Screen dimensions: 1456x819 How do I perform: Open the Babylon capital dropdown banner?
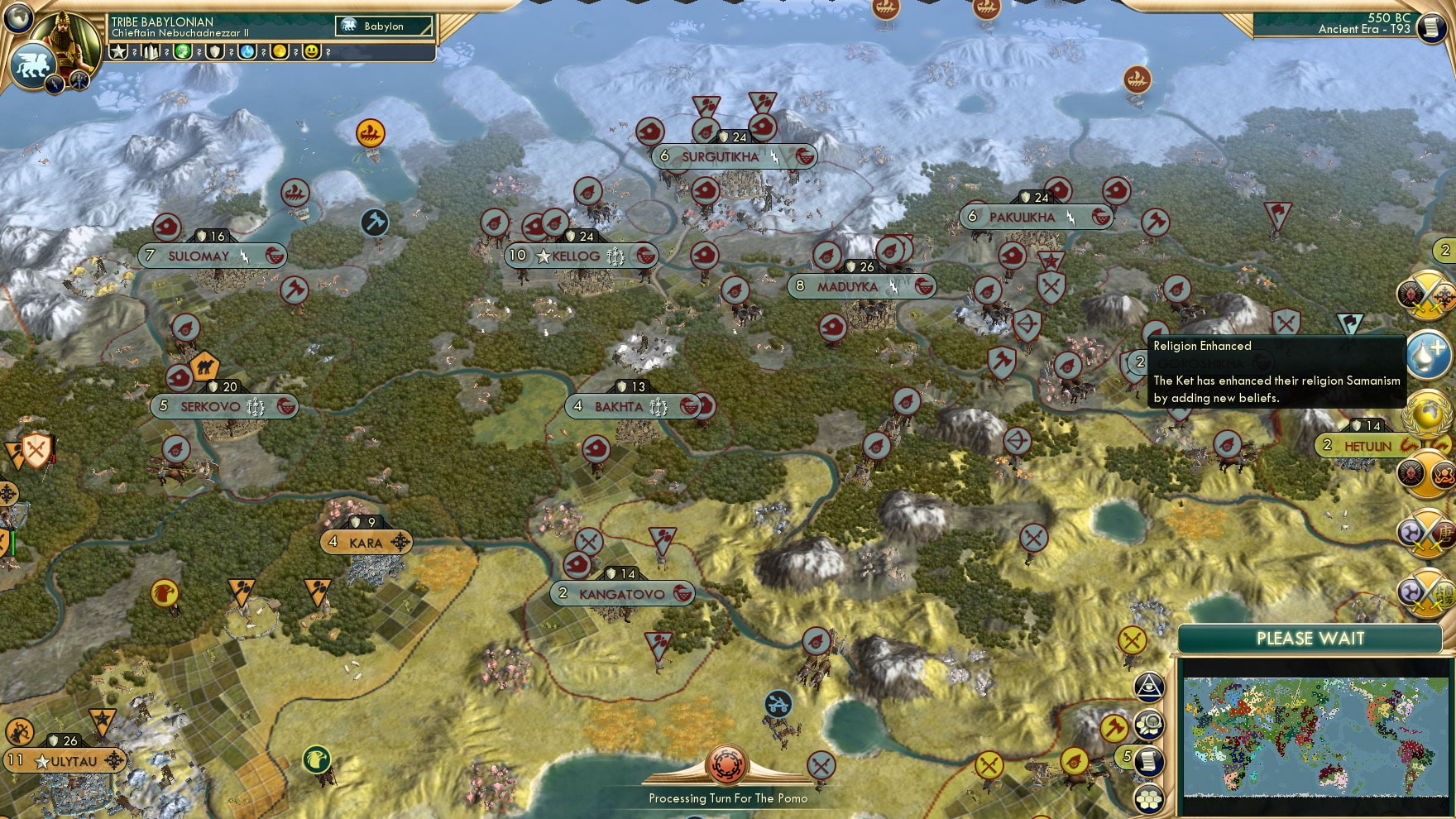pyautogui.click(x=385, y=26)
